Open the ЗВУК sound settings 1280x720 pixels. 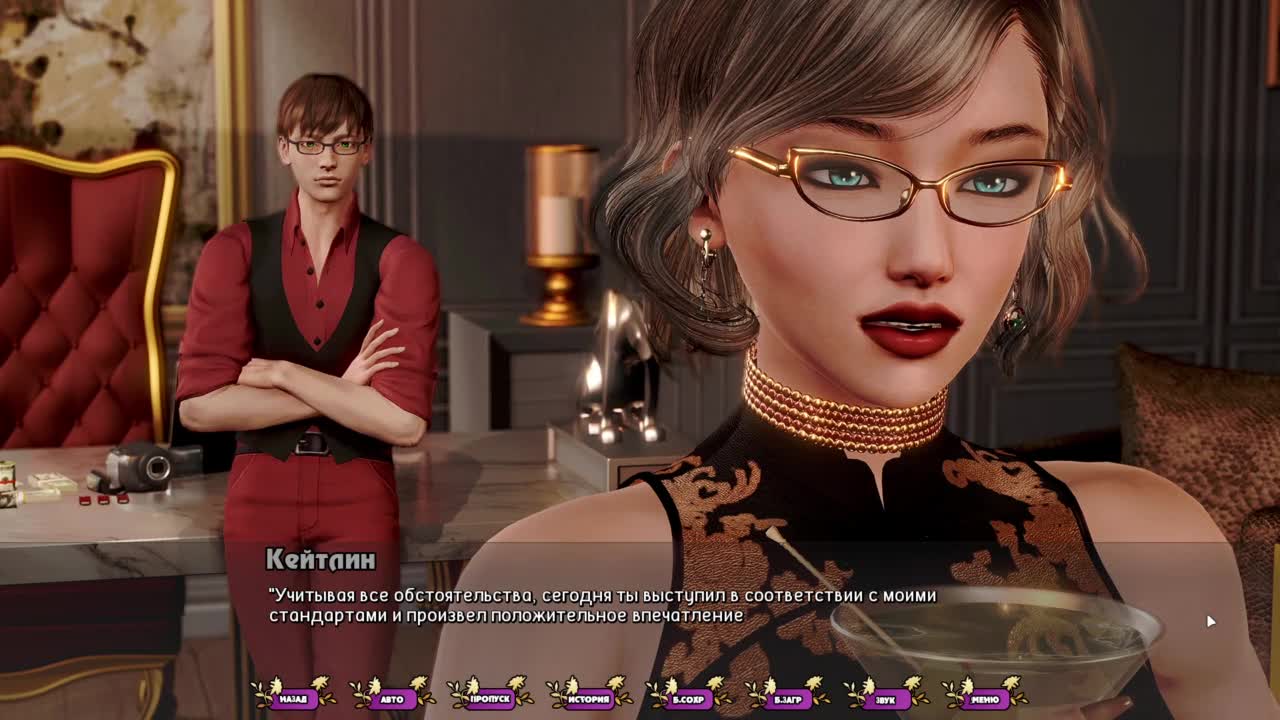pos(886,699)
